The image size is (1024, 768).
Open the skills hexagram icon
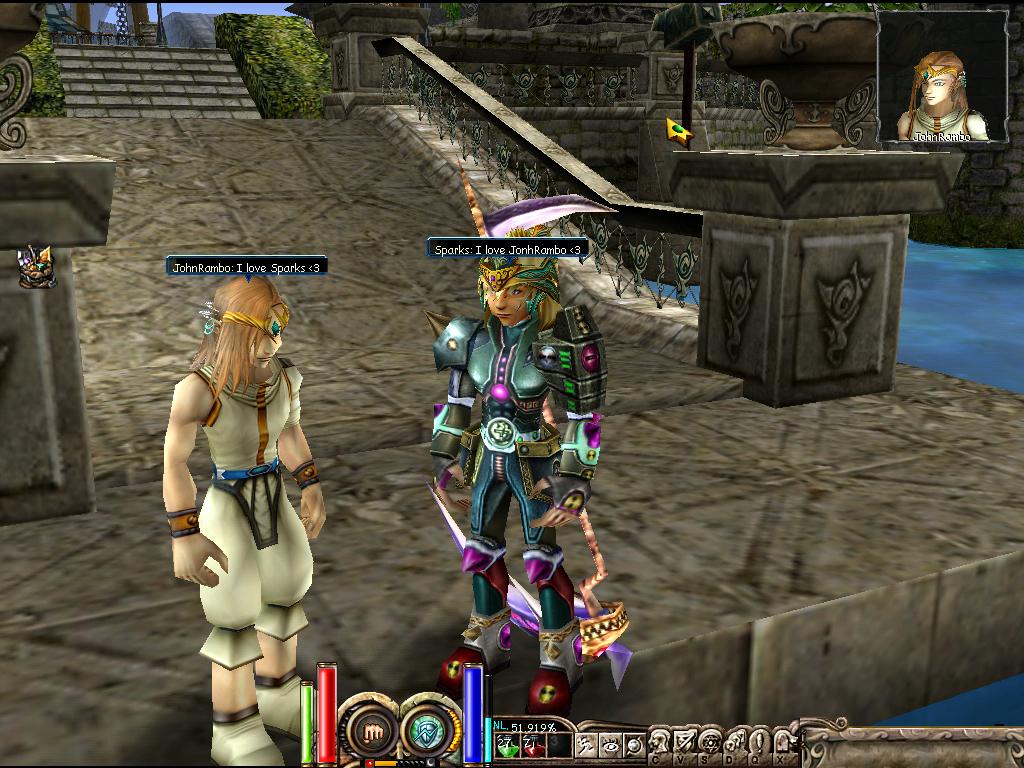(x=709, y=743)
